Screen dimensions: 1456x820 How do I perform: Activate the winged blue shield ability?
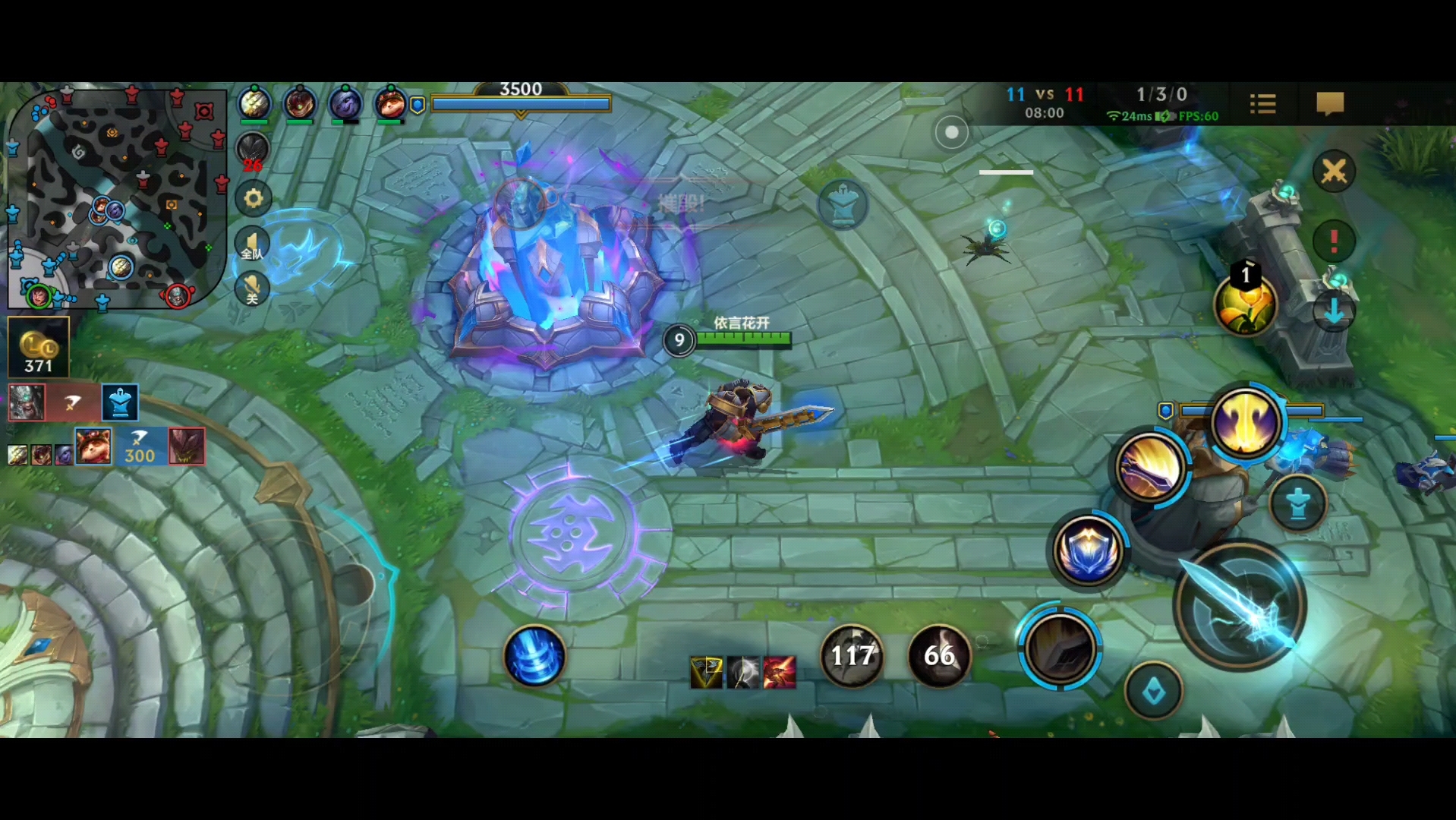tap(1089, 550)
